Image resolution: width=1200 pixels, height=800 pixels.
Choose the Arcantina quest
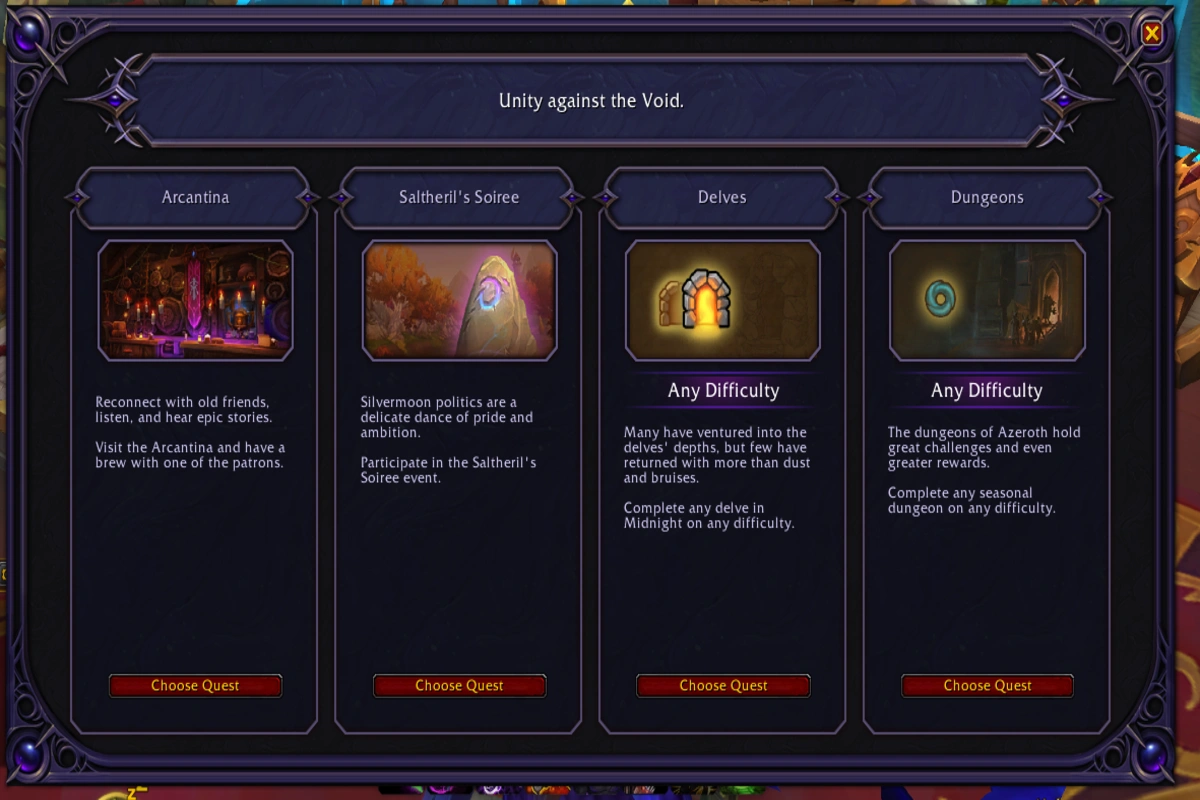click(x=195, y=686)
